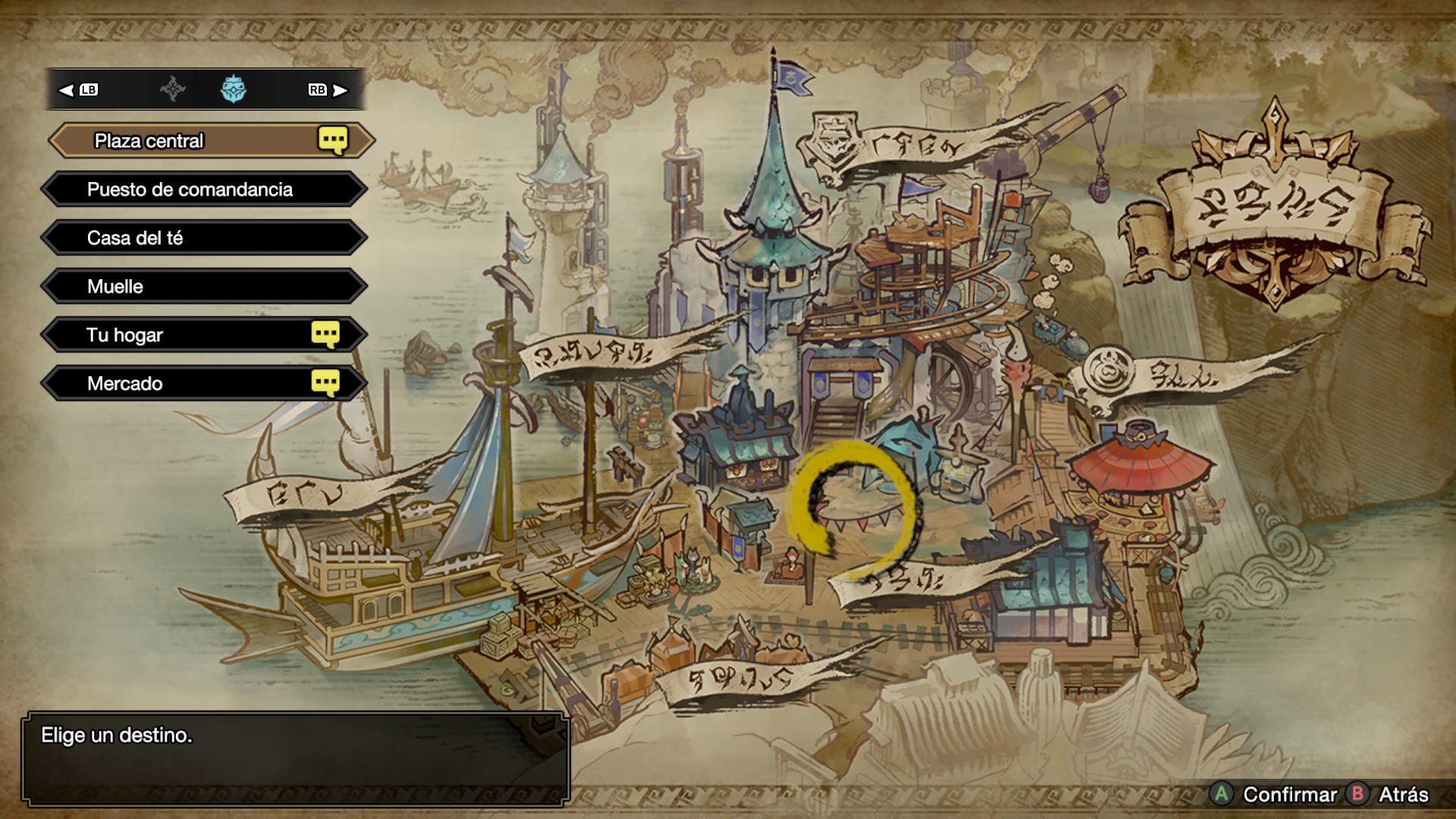Image resolution: width=1456 pixels, height=819 pixels.
Task: Switch to the grey compass map tab
Action: pyautogui.click(x=173, y=89)
